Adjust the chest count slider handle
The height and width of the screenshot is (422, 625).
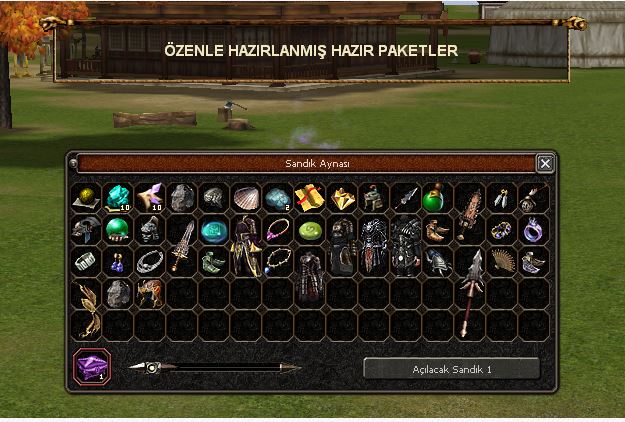click(x=152, y=367)
